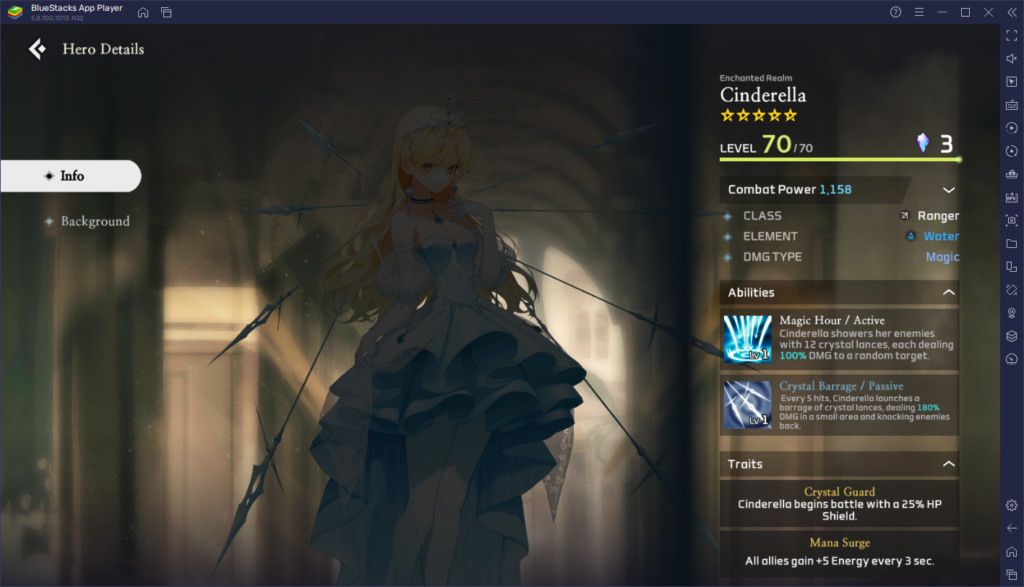Collapse the Traits section
The width and height of the screenshot is (1024, 587).
[x=948, y=464]
